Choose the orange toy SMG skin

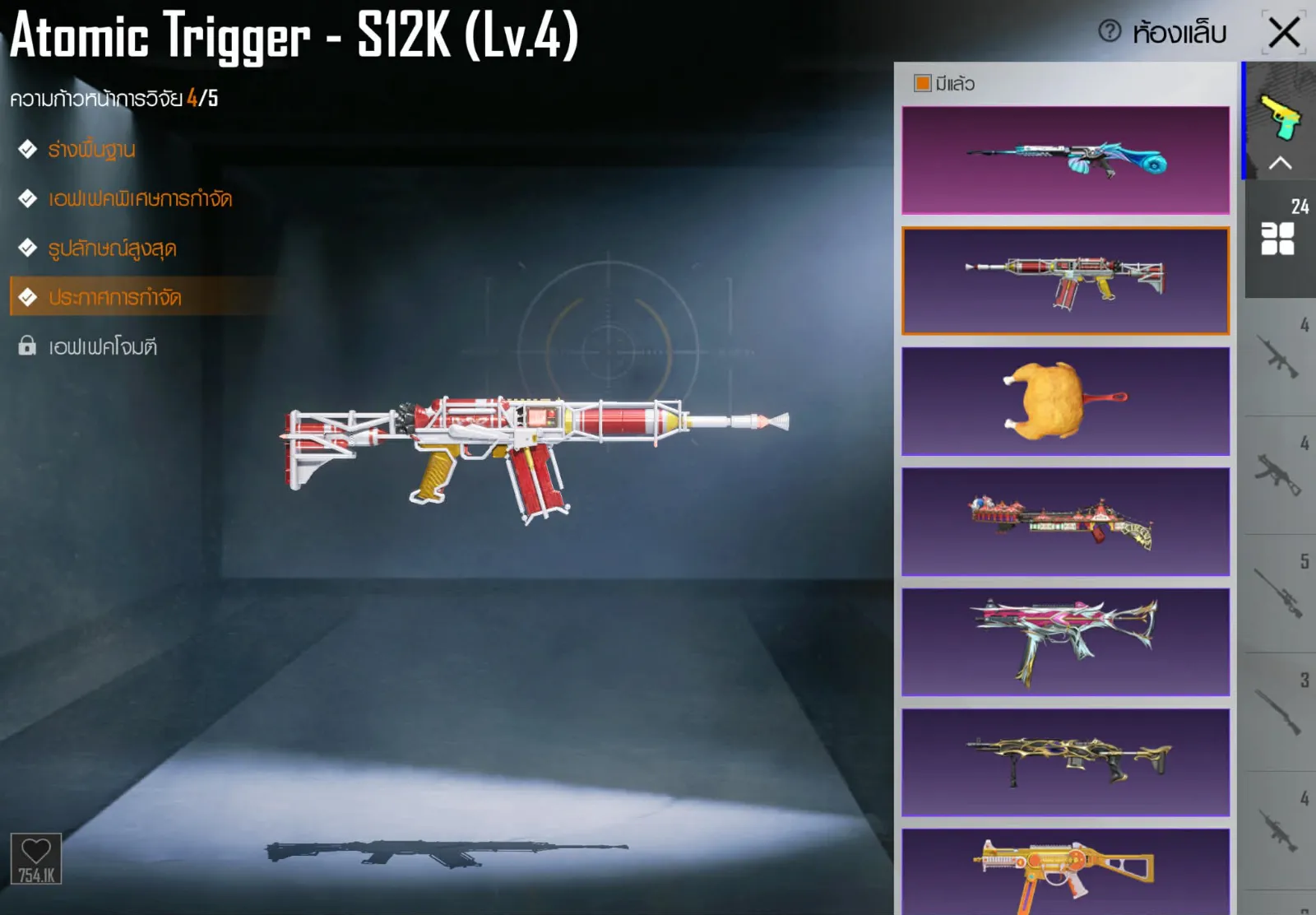pos(1065,872)
